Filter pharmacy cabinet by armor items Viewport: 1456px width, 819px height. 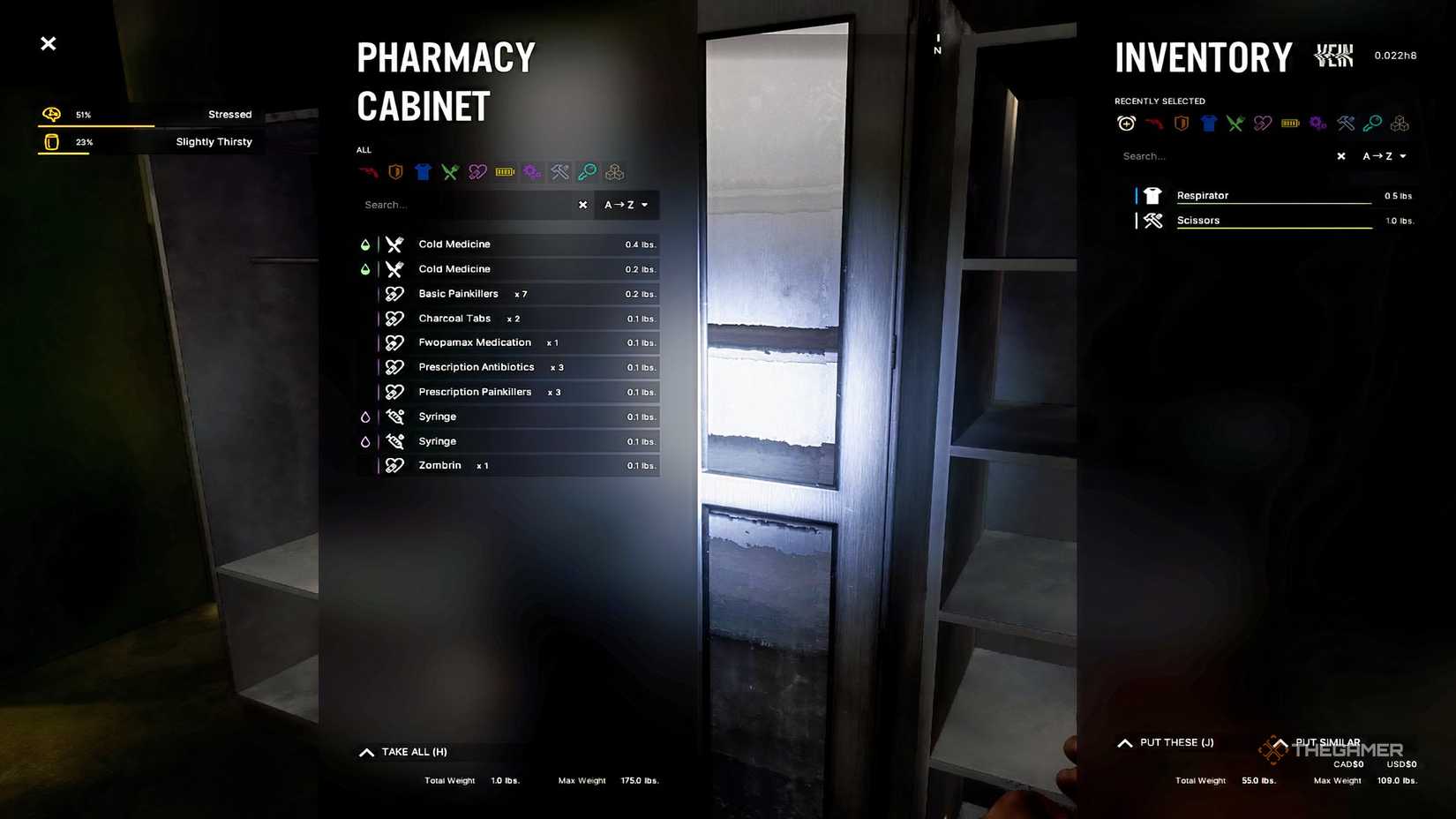point(395,171)
